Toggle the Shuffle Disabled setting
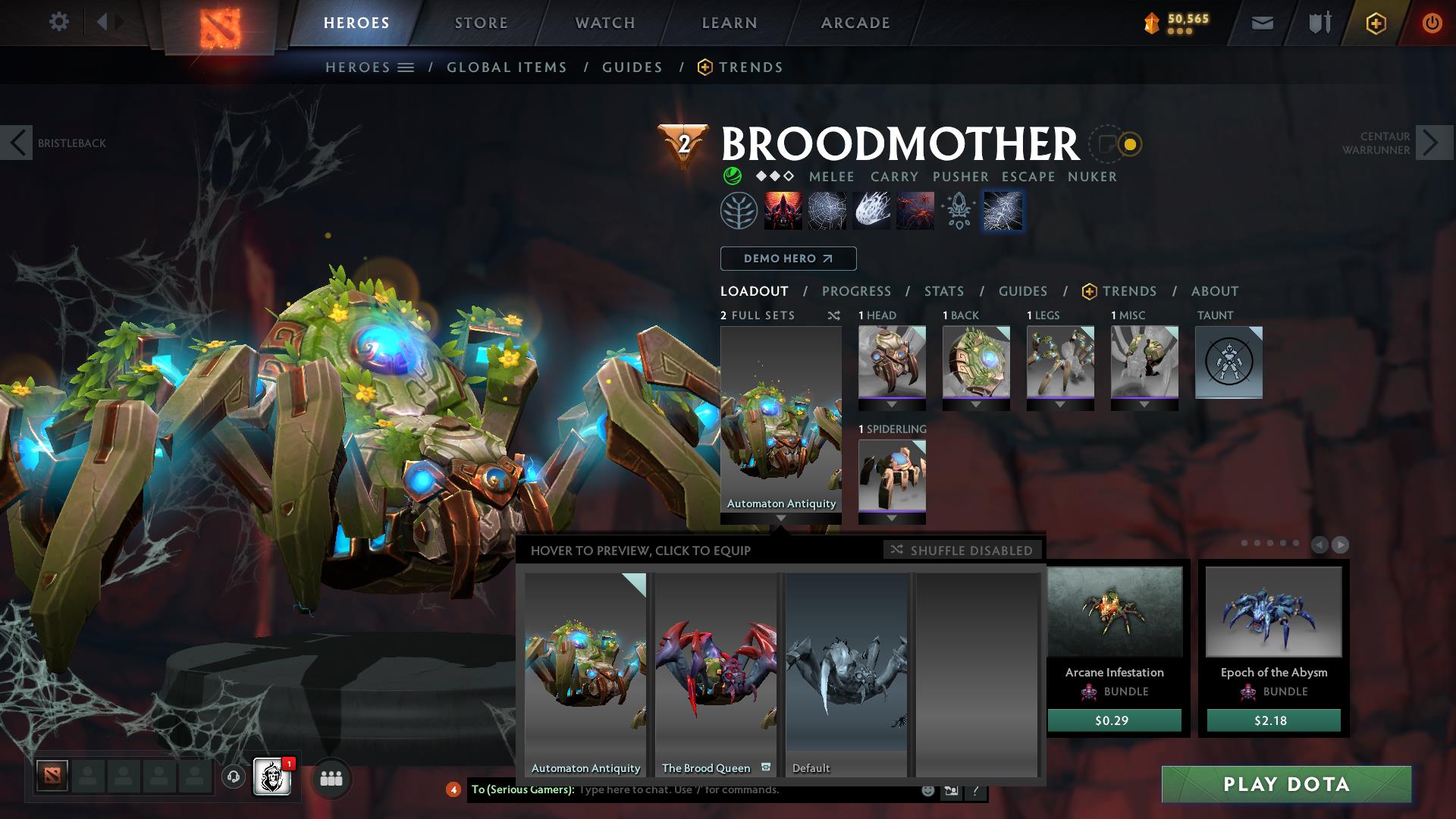The image size is (1456, 819). [x=962, y=551]
